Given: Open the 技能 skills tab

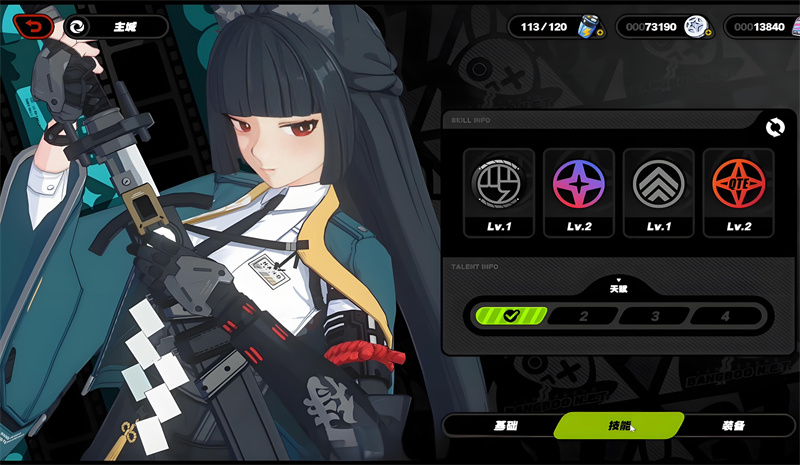Looking at the screenshot, I should pyautogui.click(x=619, y=426).
